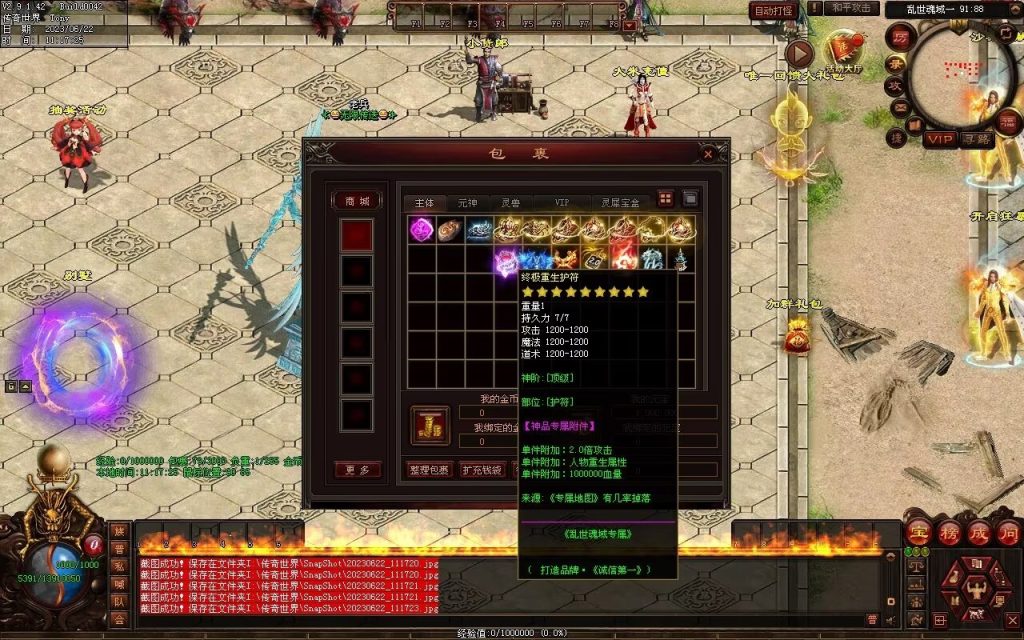The width and height of the screenshot is (1024, 640).
Task: Open the VIP tab in the bag
Action: coord(565,202)
